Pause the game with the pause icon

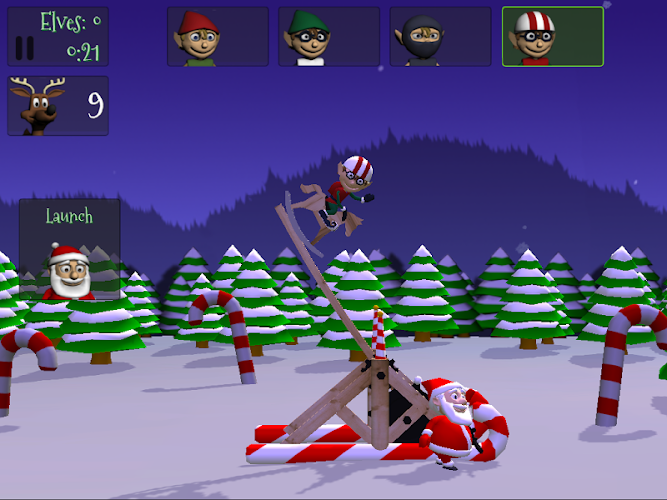point(25,47)
